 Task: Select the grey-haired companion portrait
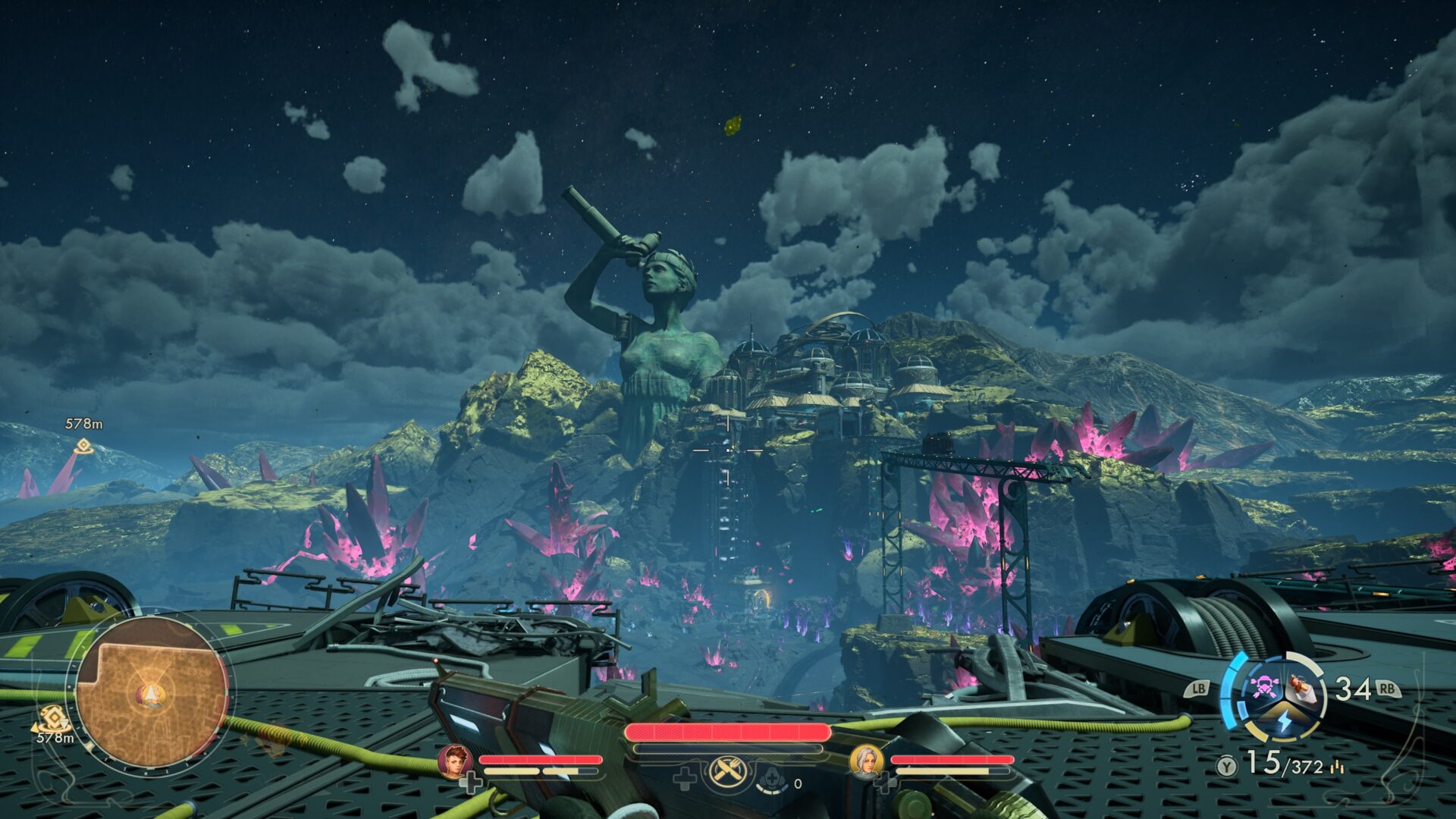click(866, 761)
